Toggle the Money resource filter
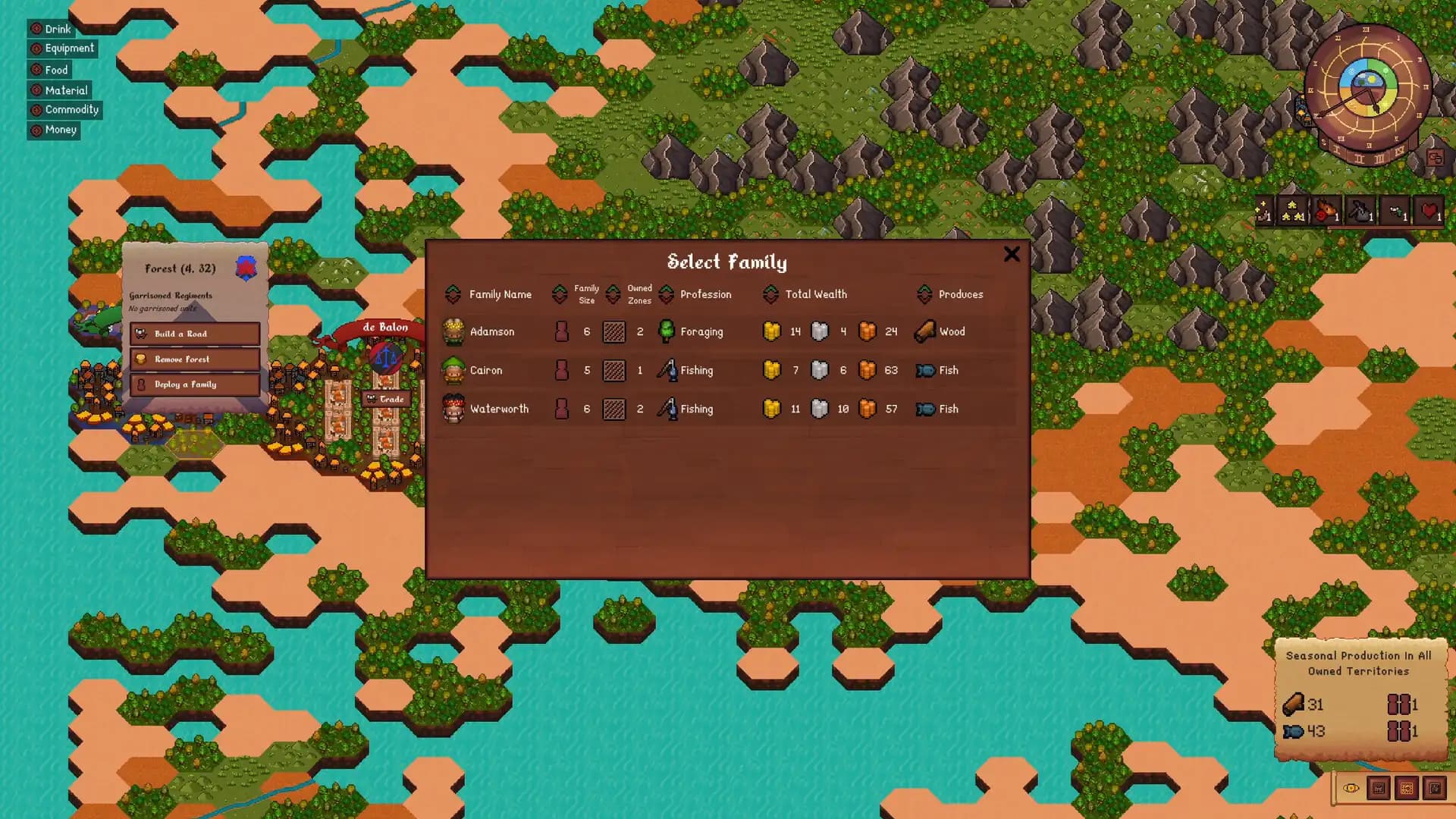 coord(54,130)
